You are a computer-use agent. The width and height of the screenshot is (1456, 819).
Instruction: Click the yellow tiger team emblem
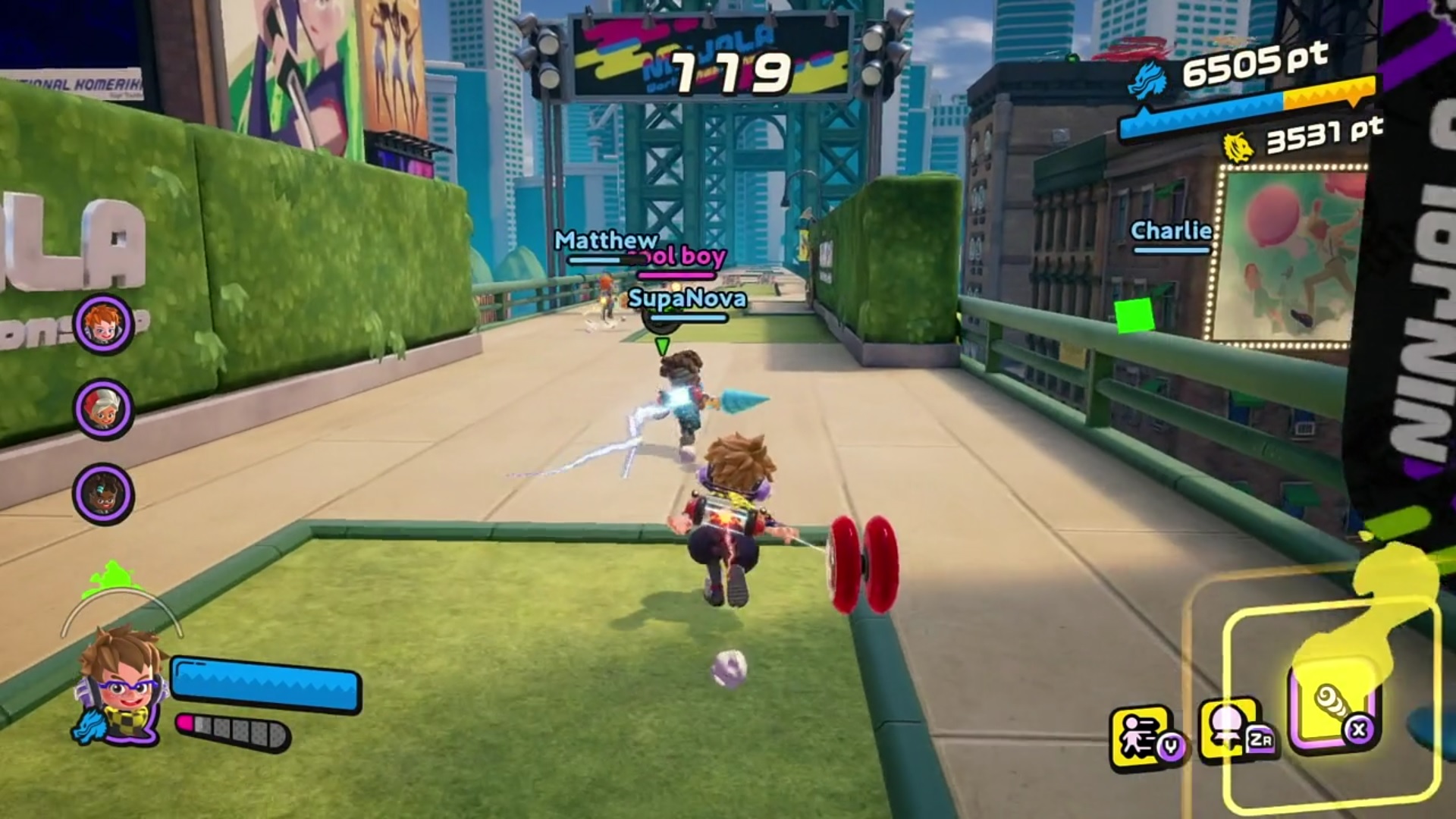[1239, 146]
